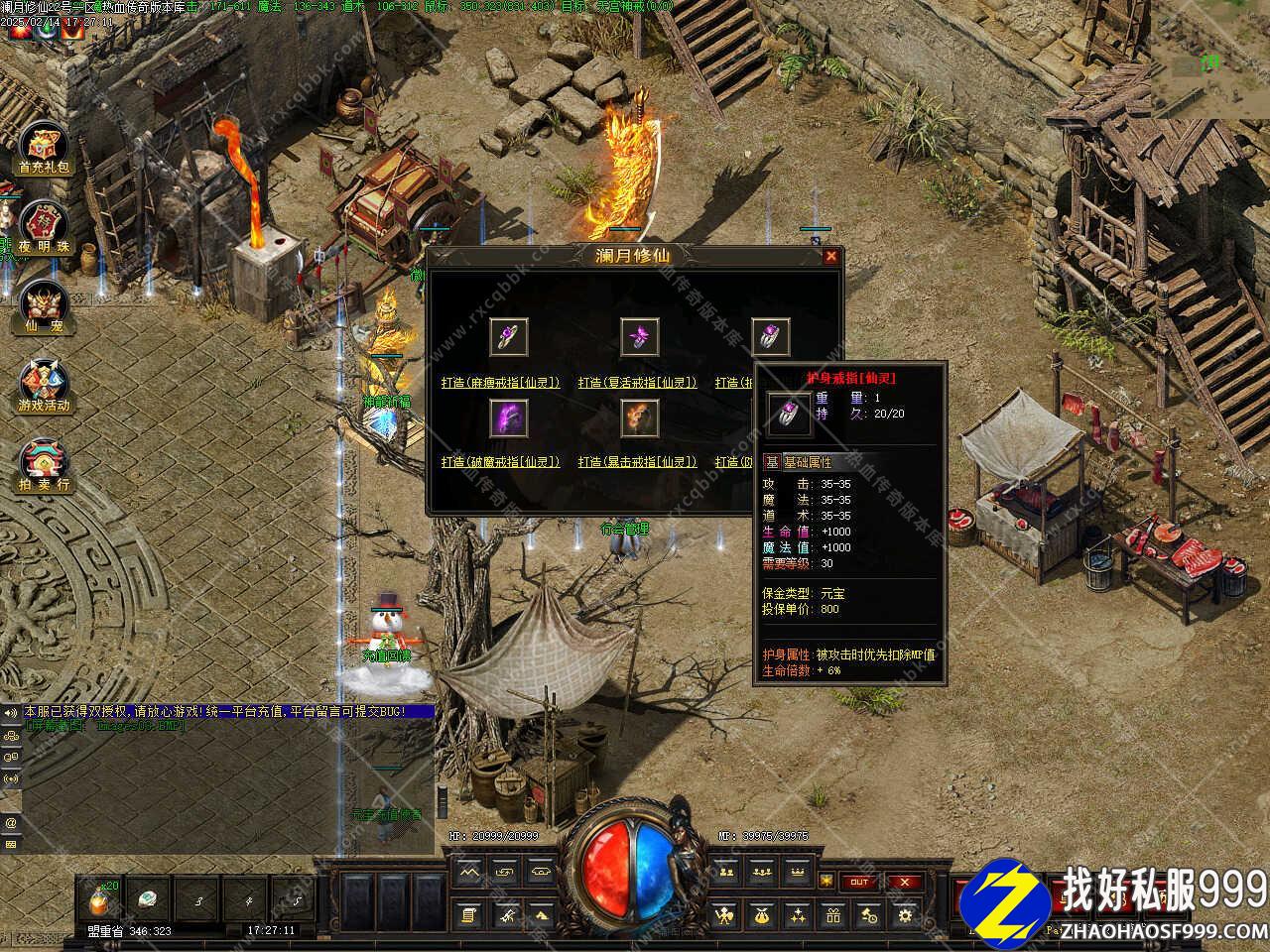The height and width of the screenshot is (952, 1270).
Task: Click the crown icon button
Action: pyautogui.click(x=797, y=874)
